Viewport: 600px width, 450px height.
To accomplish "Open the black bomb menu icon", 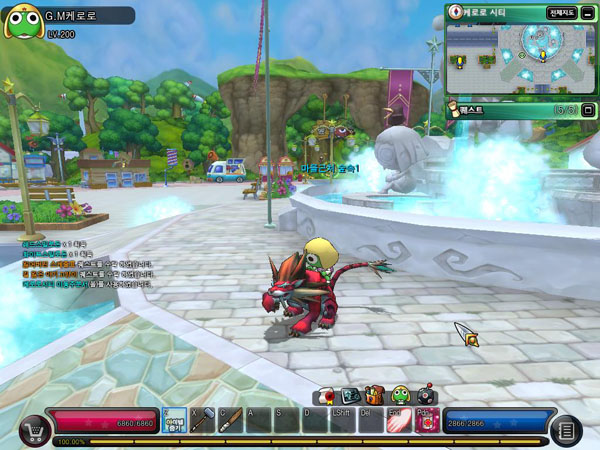I will [x=424, y=395].
